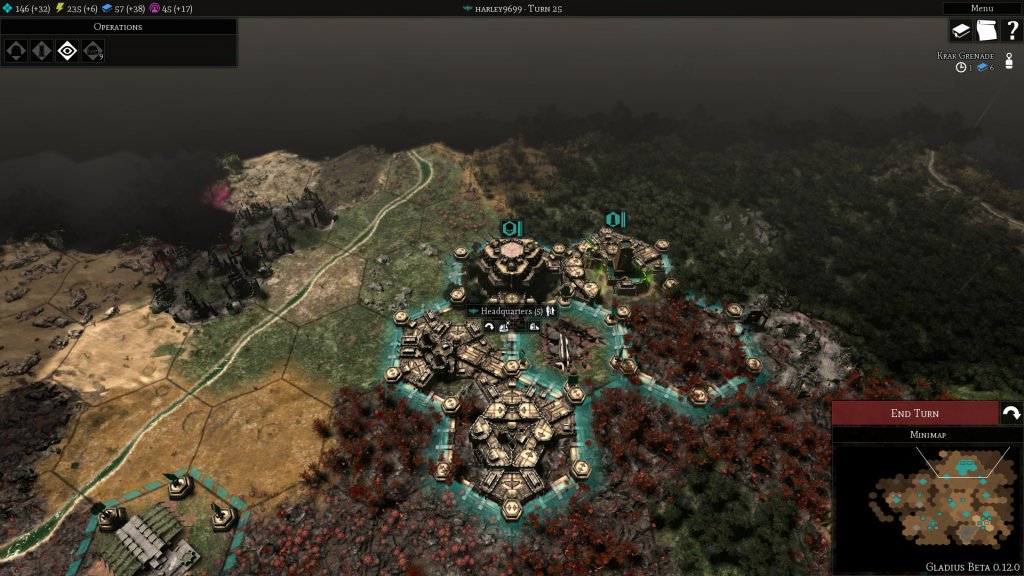
Task: Open the question mark help
Action: pyautogui.click(x=1011, y=31)
